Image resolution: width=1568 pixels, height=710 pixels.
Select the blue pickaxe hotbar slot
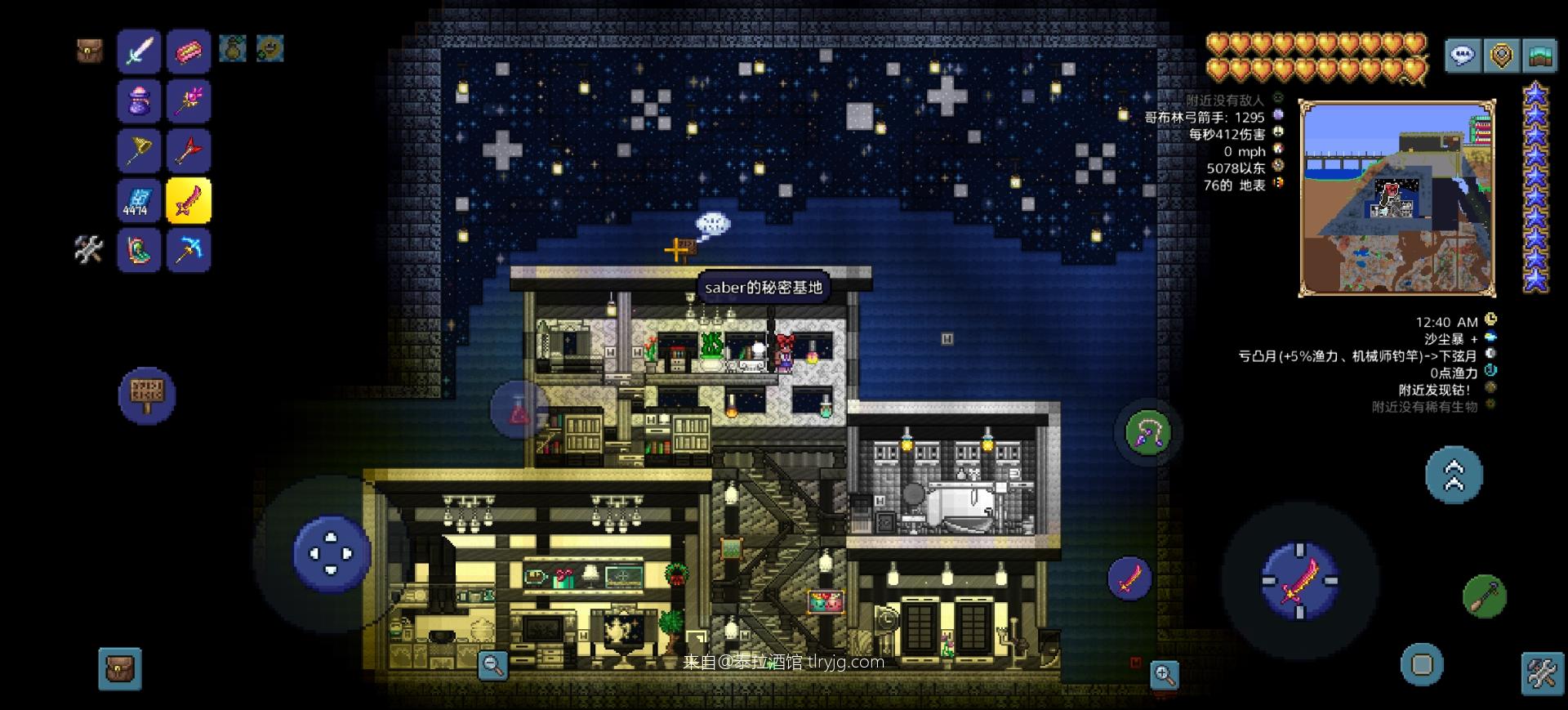click(189, 250)
